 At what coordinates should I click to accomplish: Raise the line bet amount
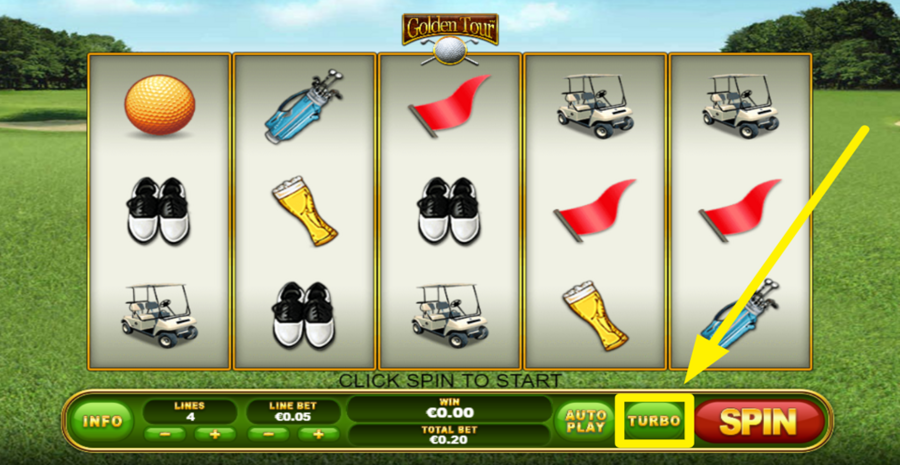318,434
